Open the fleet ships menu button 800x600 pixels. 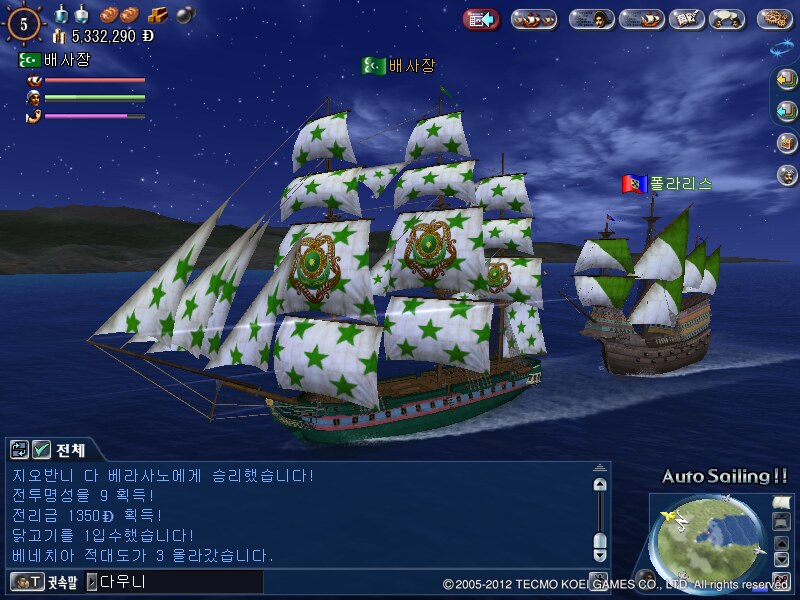[534, 19]
